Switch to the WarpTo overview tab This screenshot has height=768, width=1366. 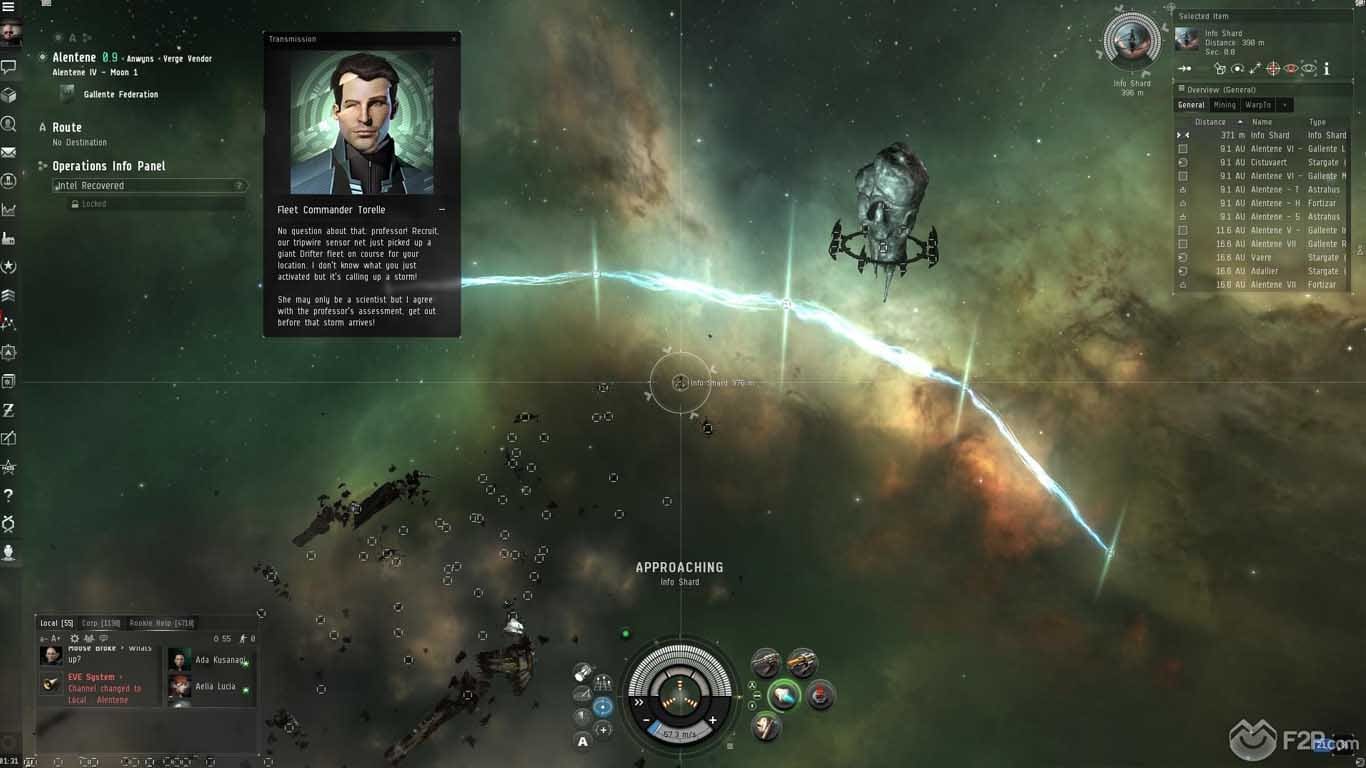[1257, 105]
